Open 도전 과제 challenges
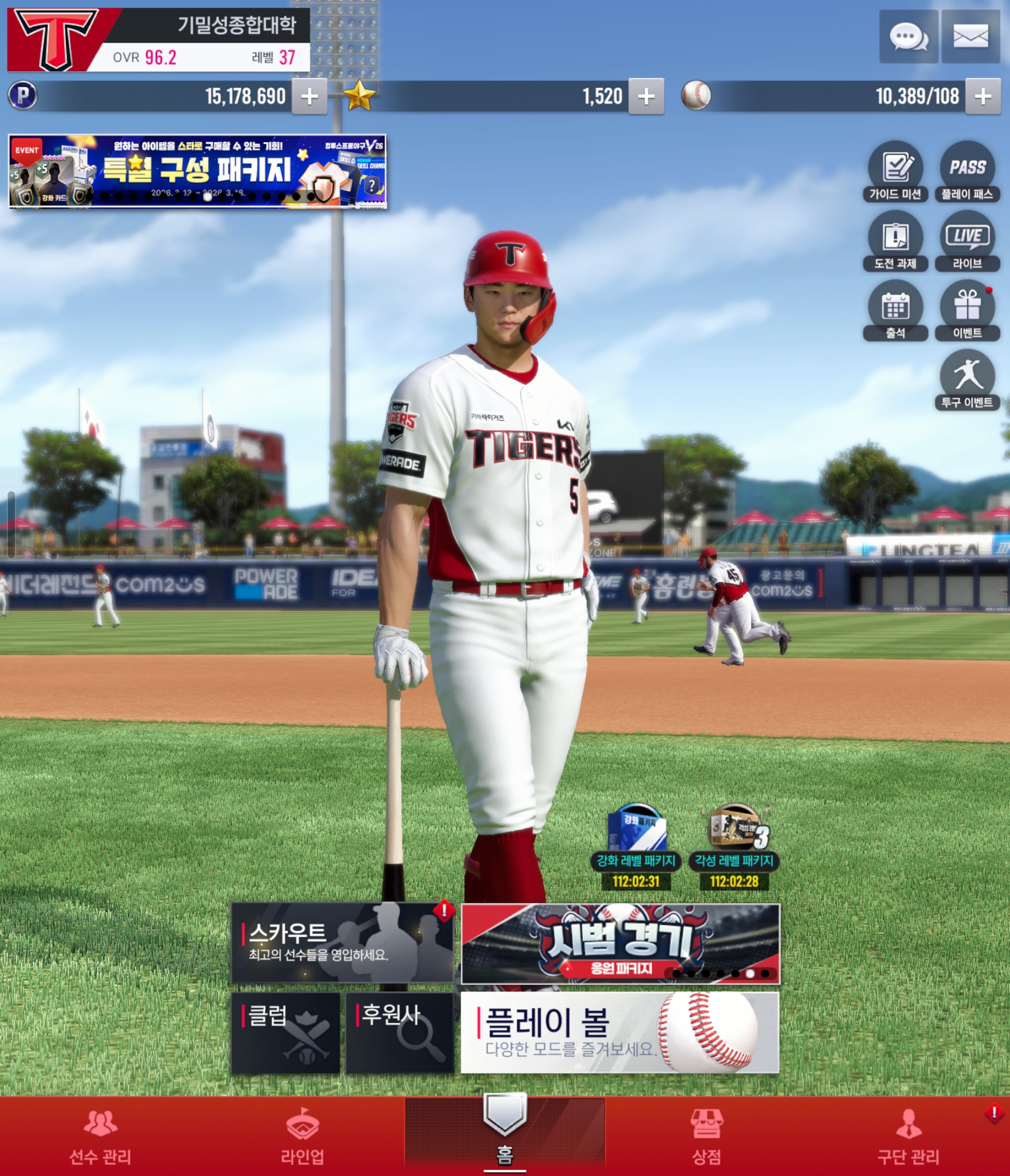The image size is (1010, 1176). pyautogui.click(x=895, y=241)
